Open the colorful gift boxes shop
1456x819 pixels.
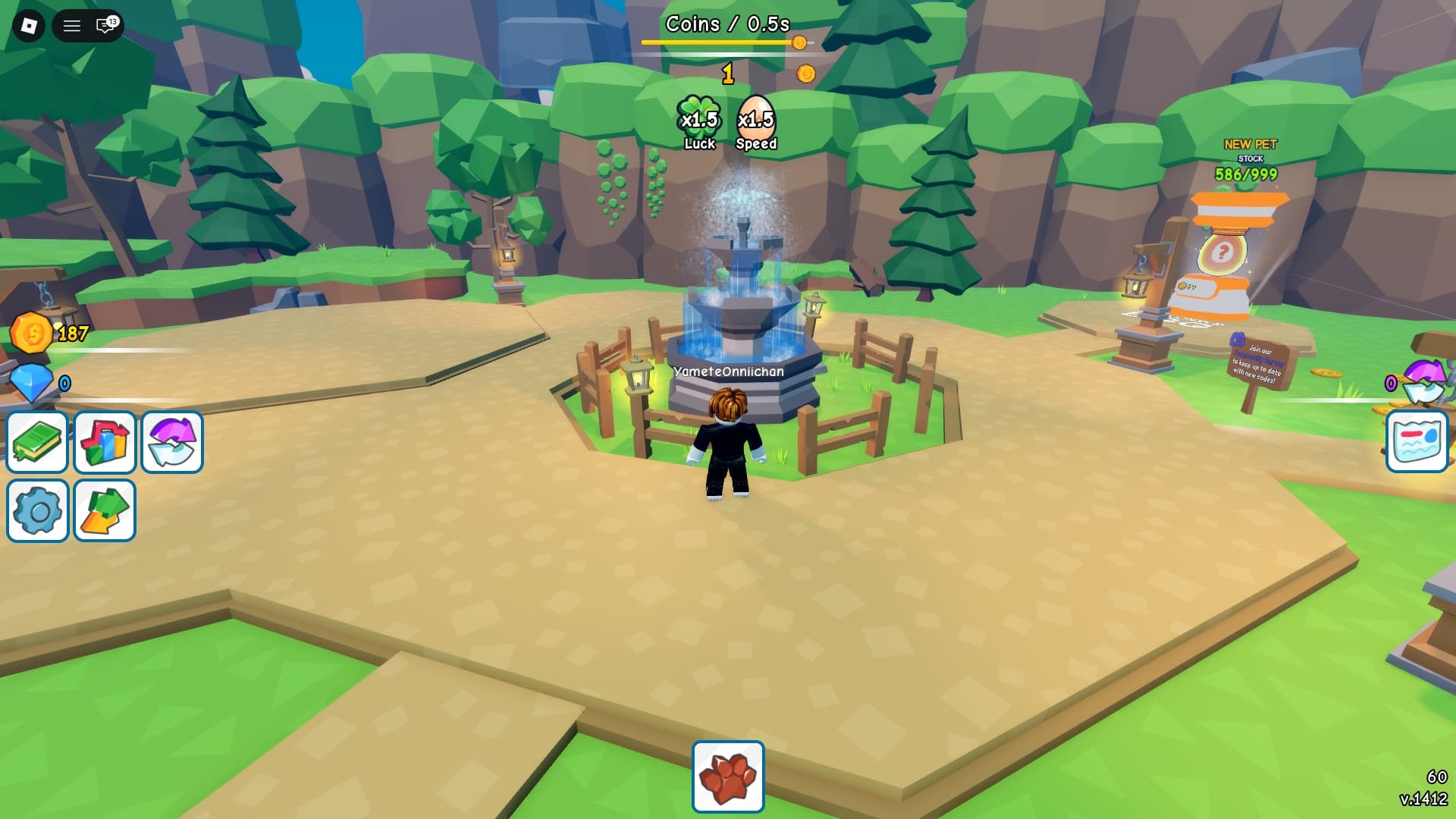(105, 442)
